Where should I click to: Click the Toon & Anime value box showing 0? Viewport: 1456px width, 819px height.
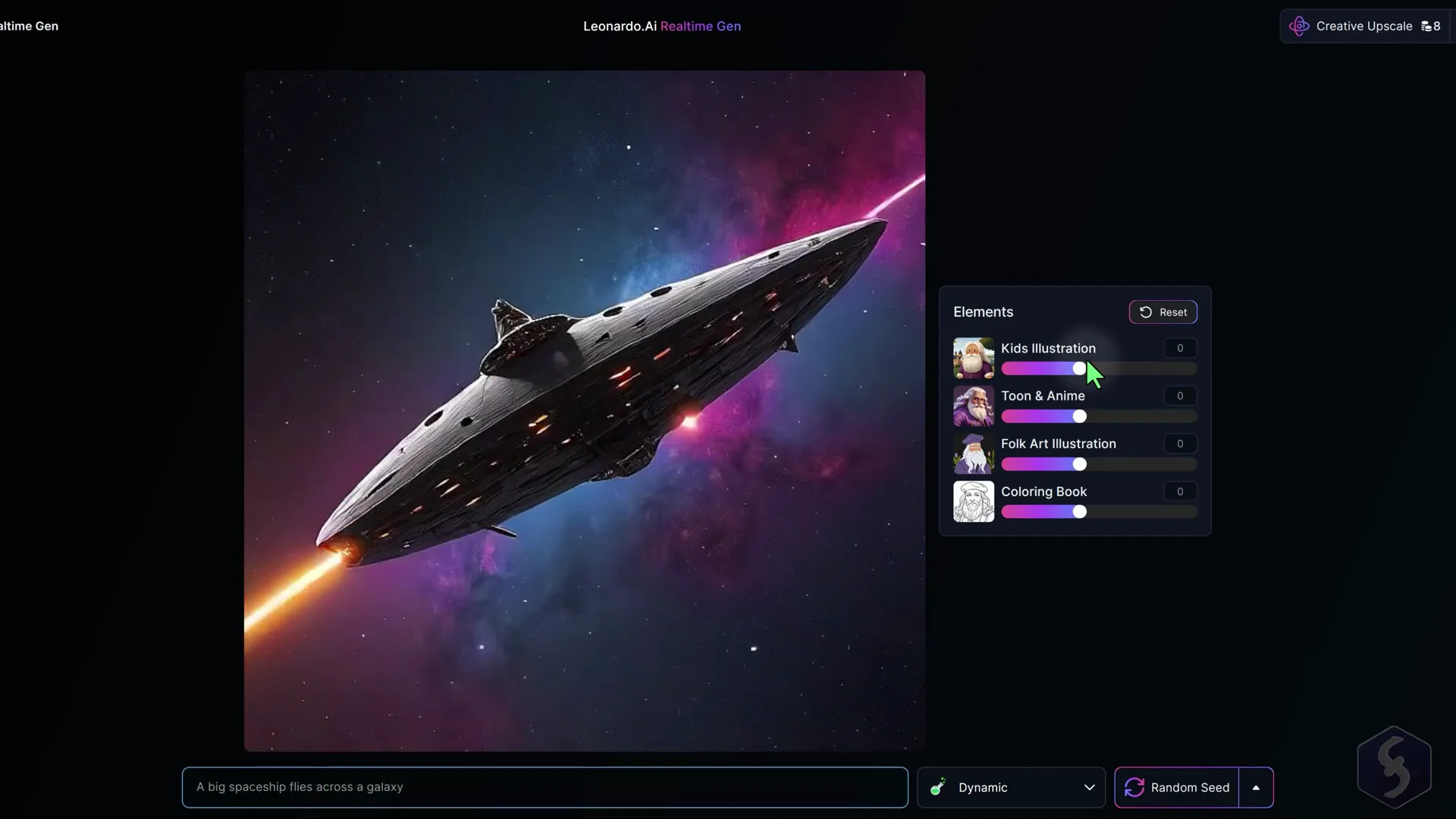click(x=1179, y=395)
